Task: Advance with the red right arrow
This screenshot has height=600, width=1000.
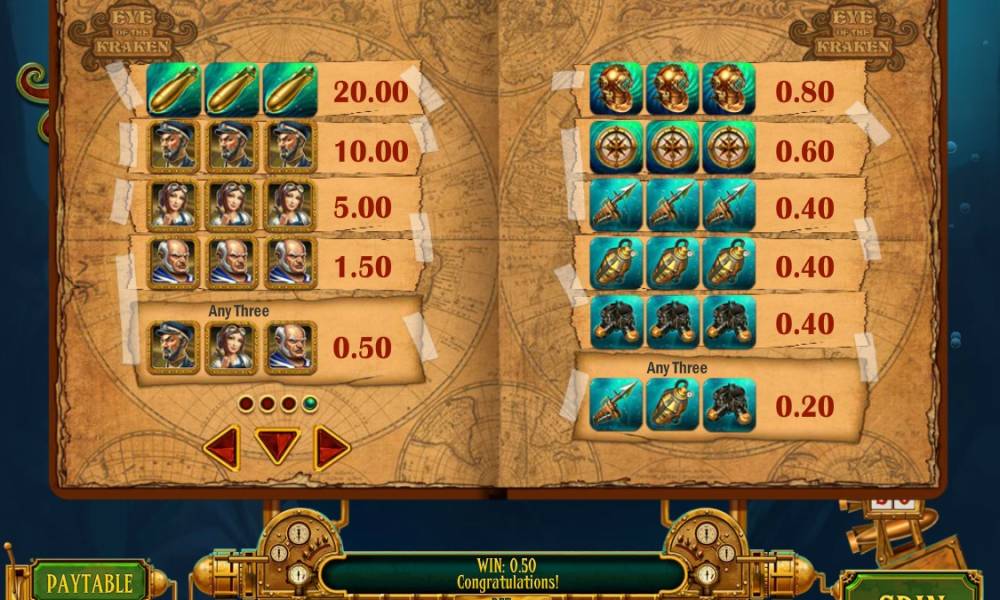Action: pos(331,448)
